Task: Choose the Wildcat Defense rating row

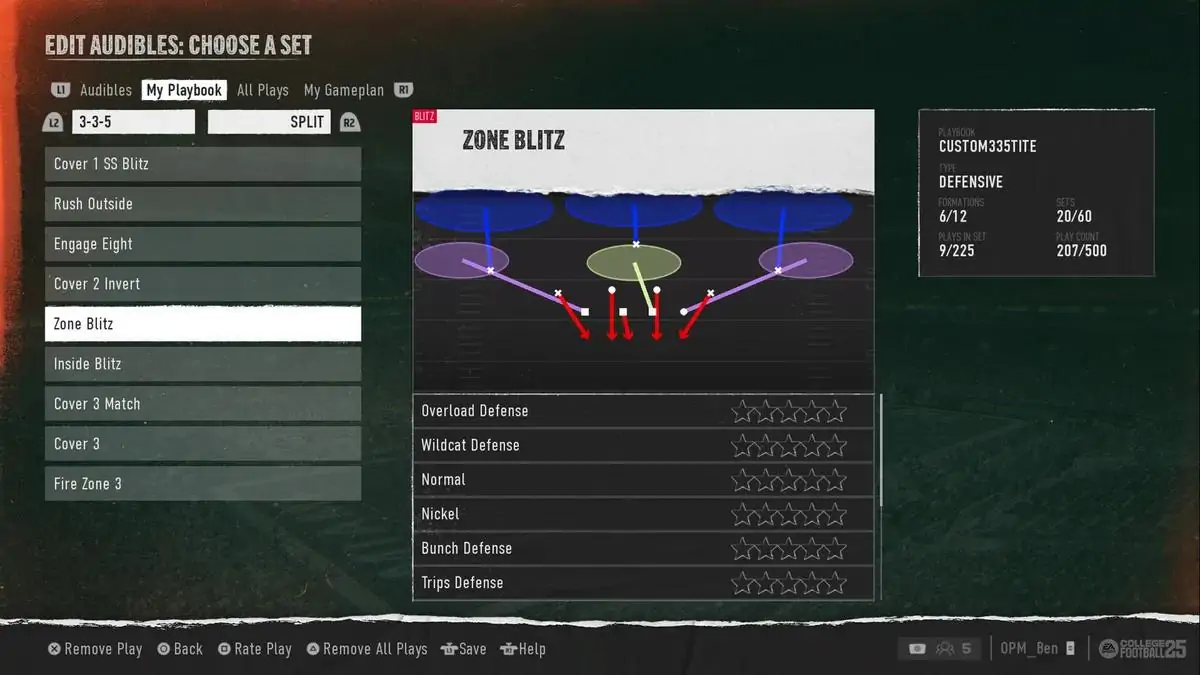Action: pyautogui.click(x=643, y=445)
